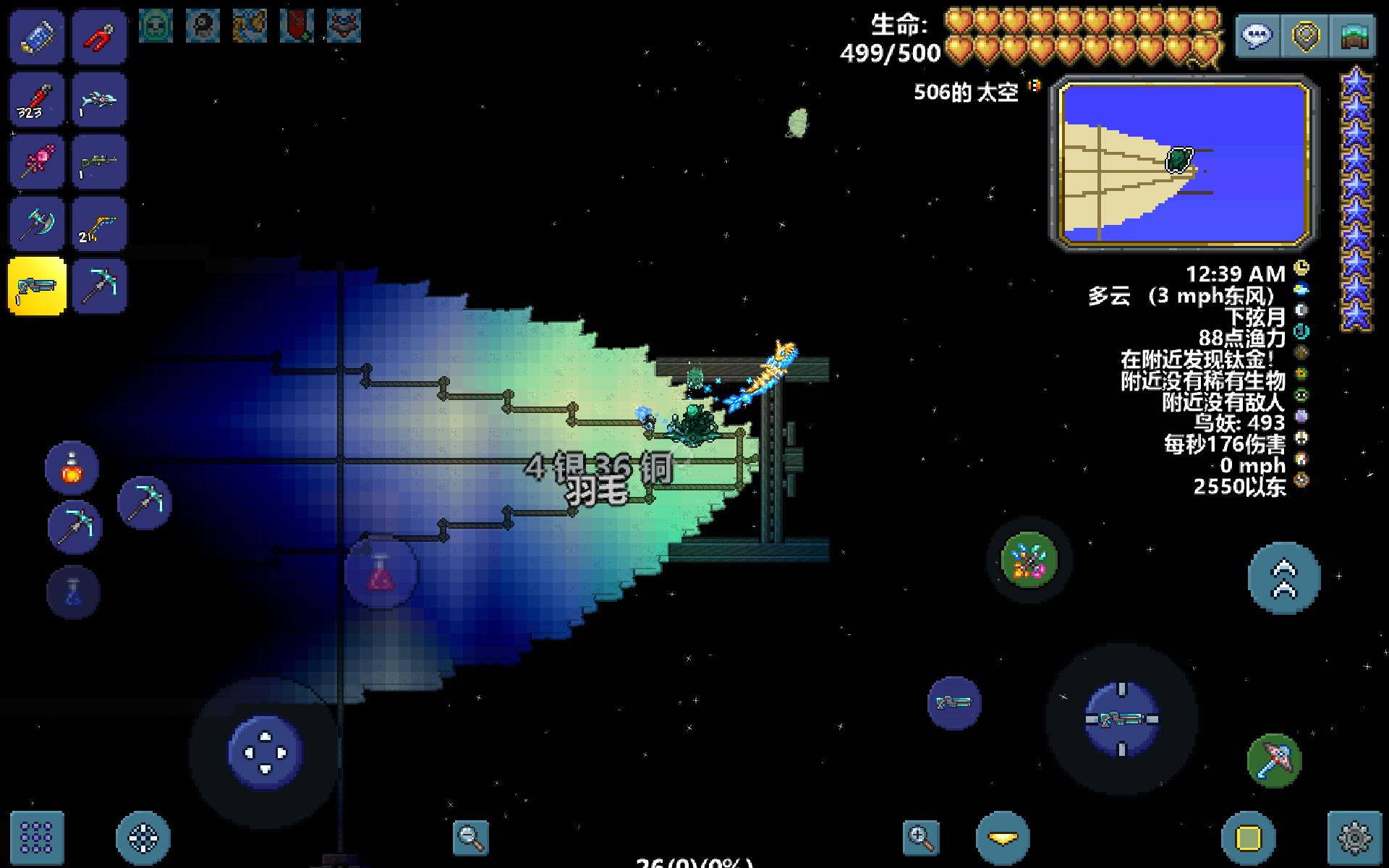This screenshot has width=1389, height=868.
Task: Open the inventory grid button
Action: tap(37, 838)
